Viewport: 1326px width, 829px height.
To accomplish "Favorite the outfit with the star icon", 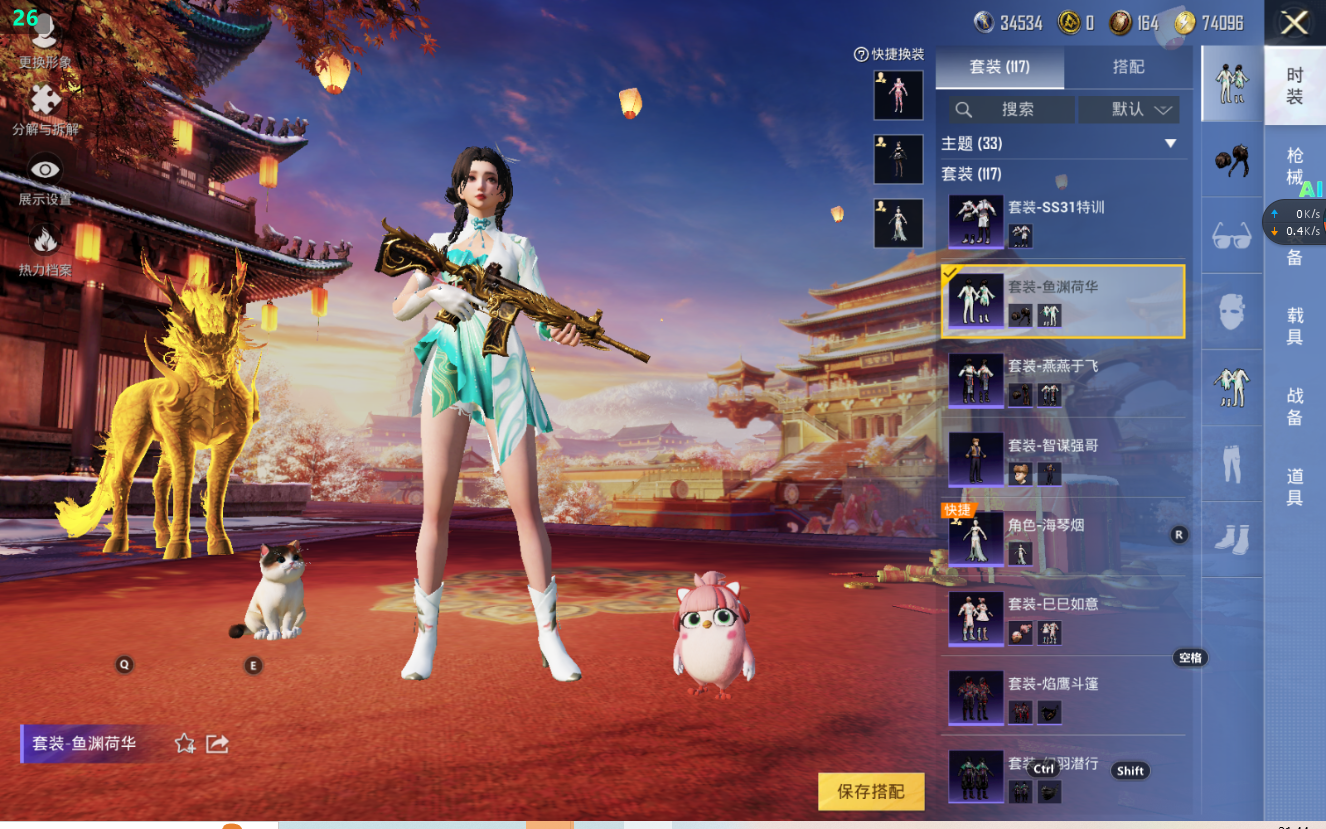I will tap(185, 743).
